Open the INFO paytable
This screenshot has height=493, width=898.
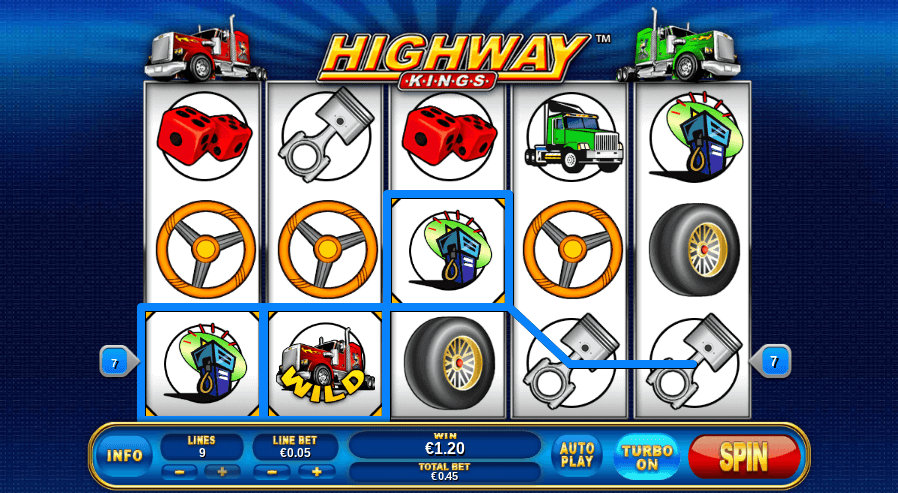pyautogui.click(x=125, y=456)
